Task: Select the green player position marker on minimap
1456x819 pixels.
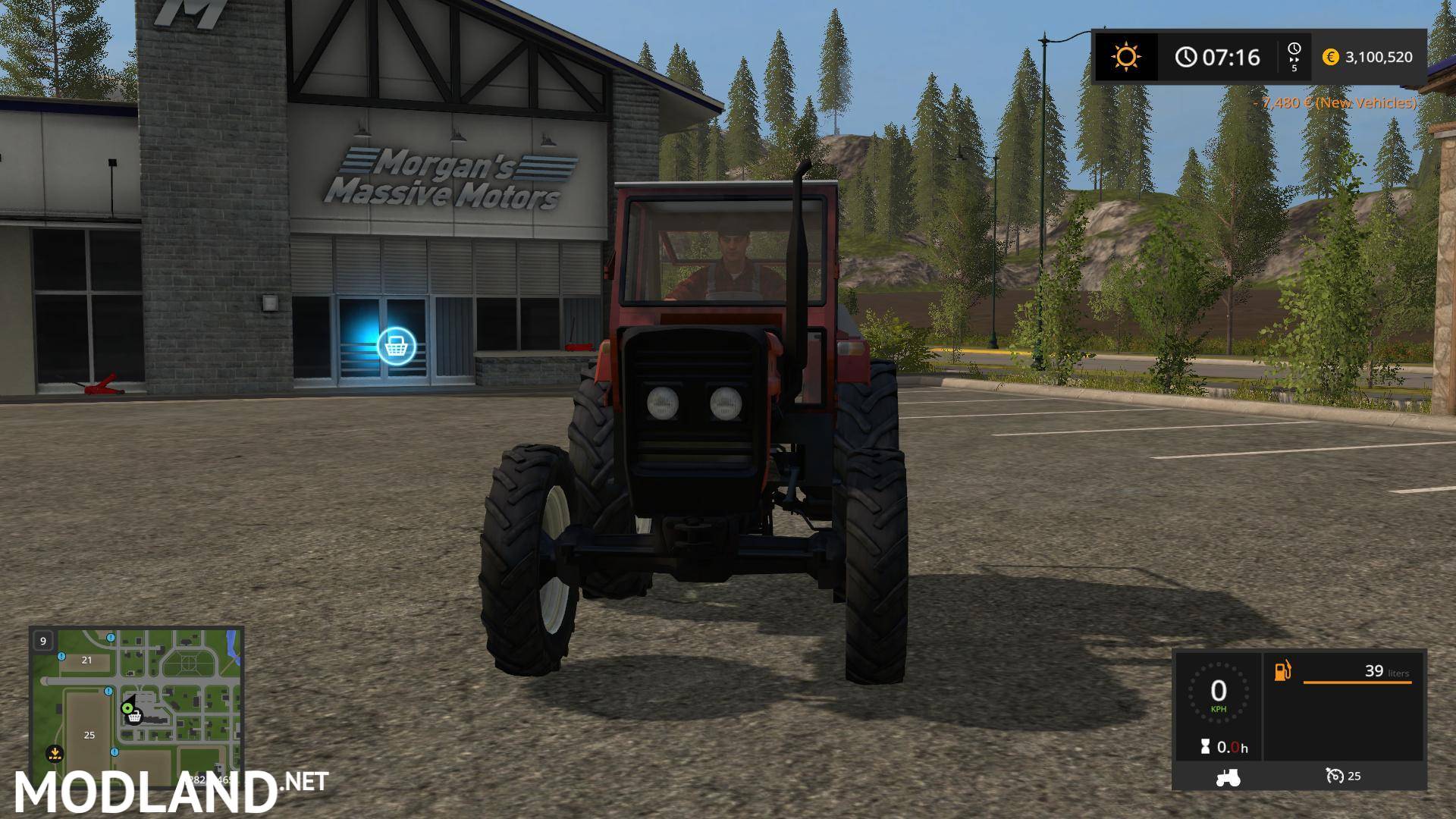Action: (x=127, y=708)
